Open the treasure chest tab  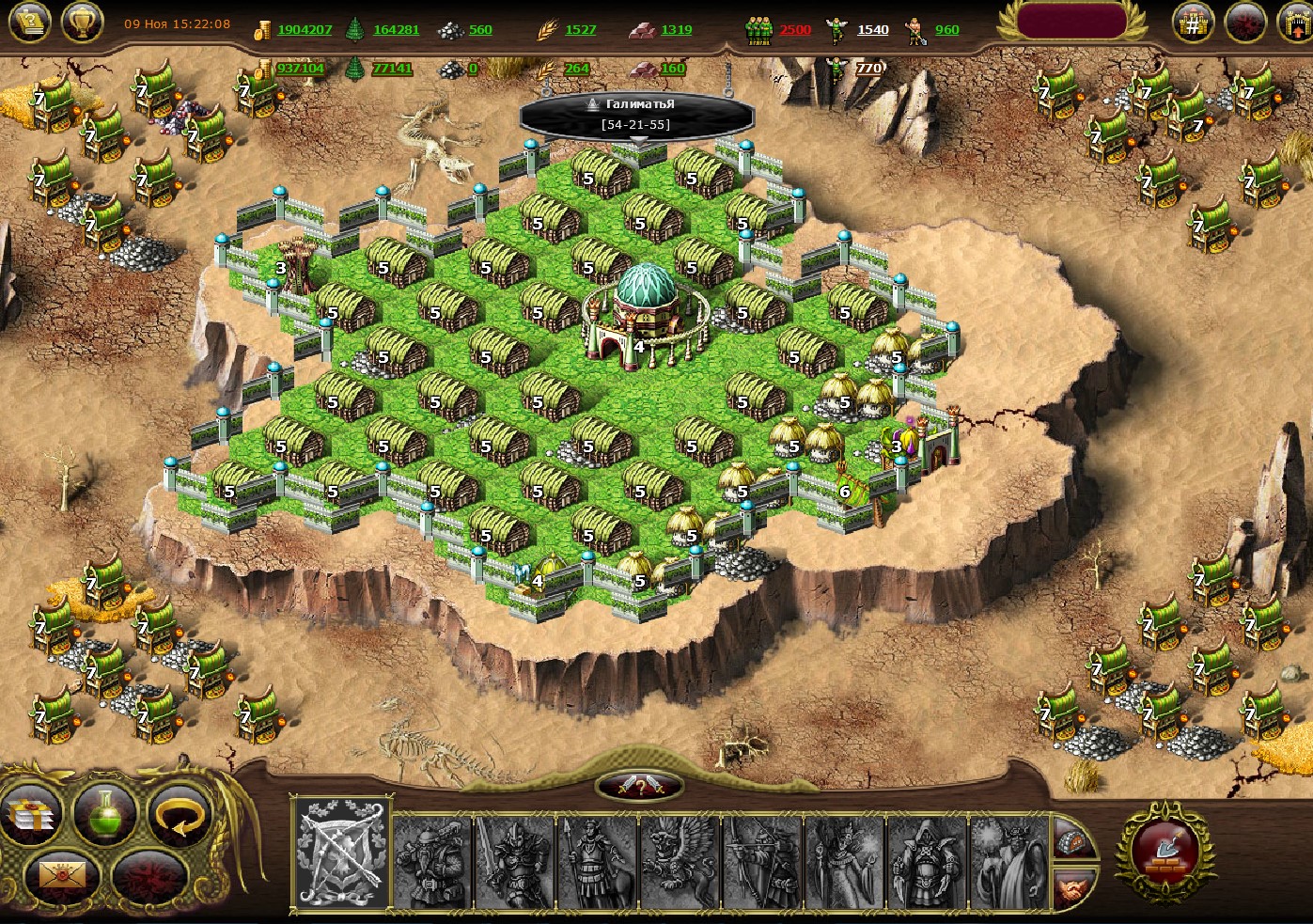[1072, 838]
